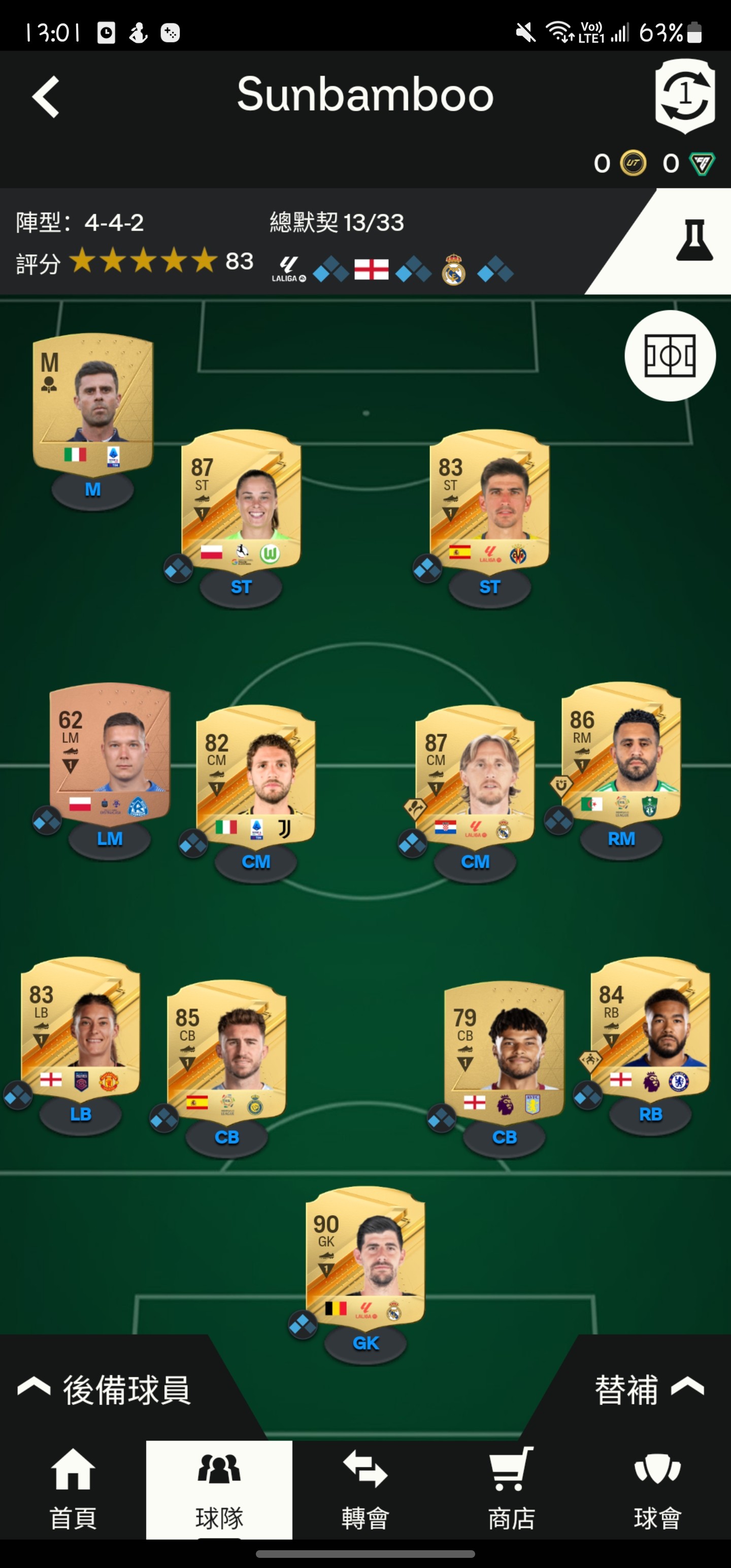Viewport: 731px width, 1568px height.
Task: Select the manager card marked M
Action: click(93, 402)
